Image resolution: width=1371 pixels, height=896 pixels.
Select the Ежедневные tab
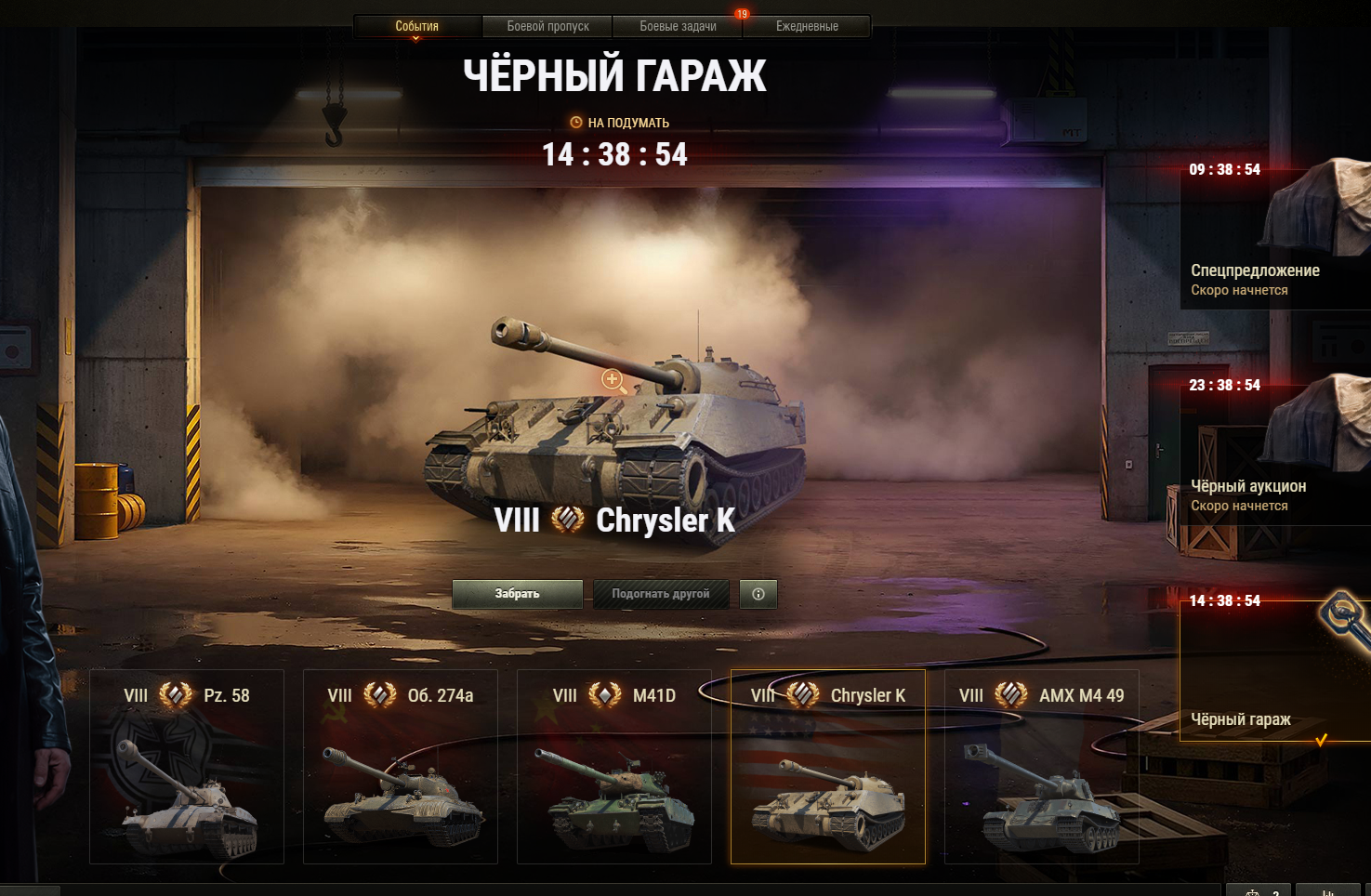(807, 26)
